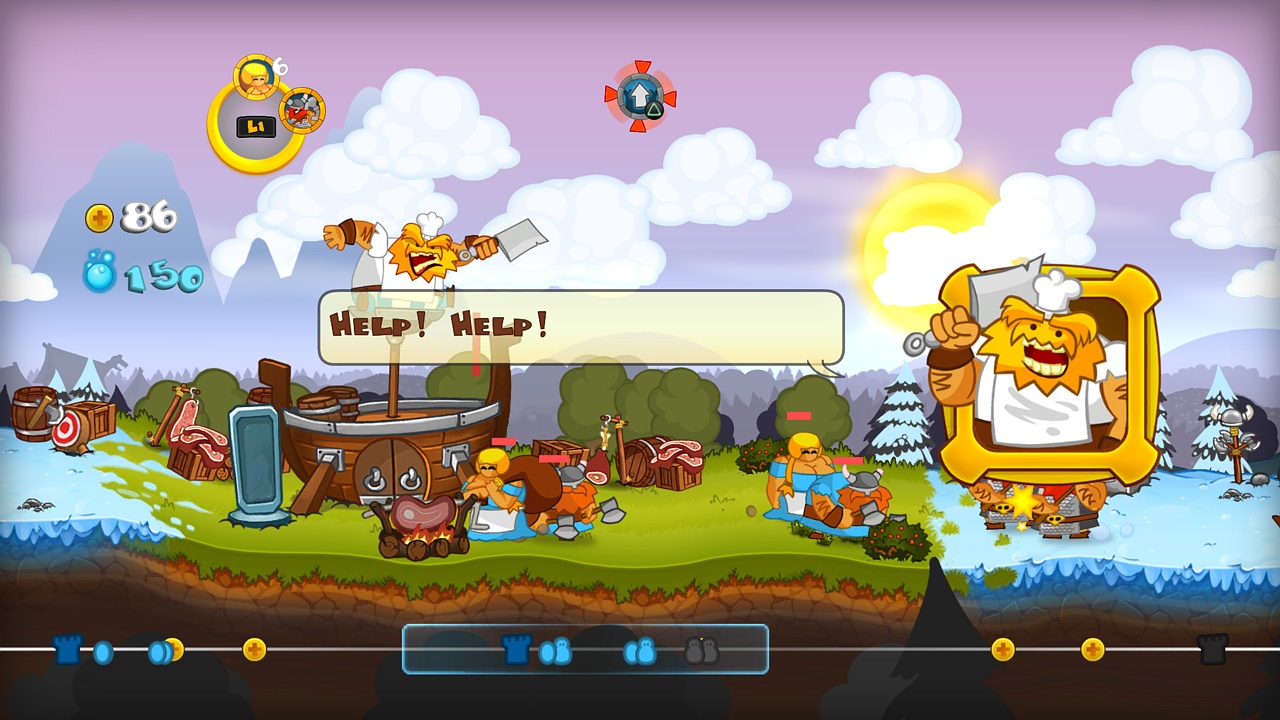Click the tower upgrade arrow icon
Viewport: 1280px width, 720px height.
(x=640, y=96)
